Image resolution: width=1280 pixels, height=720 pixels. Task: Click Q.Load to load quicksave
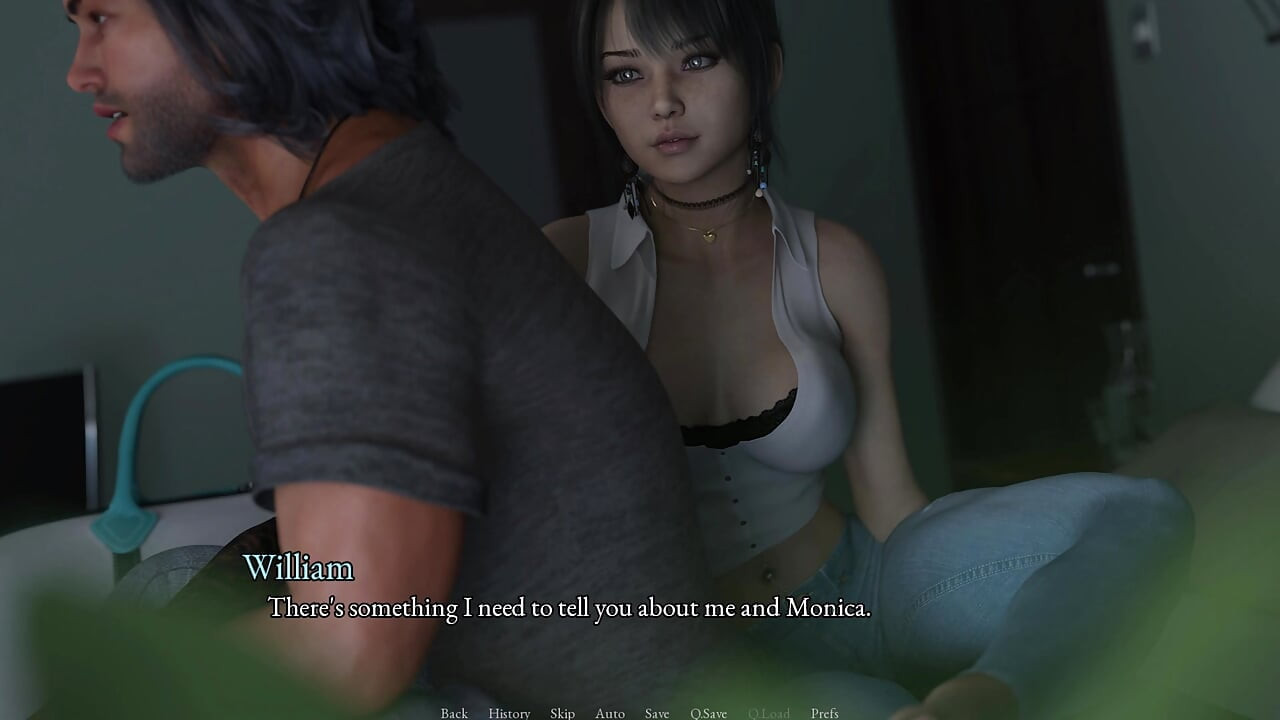(769, 713)
